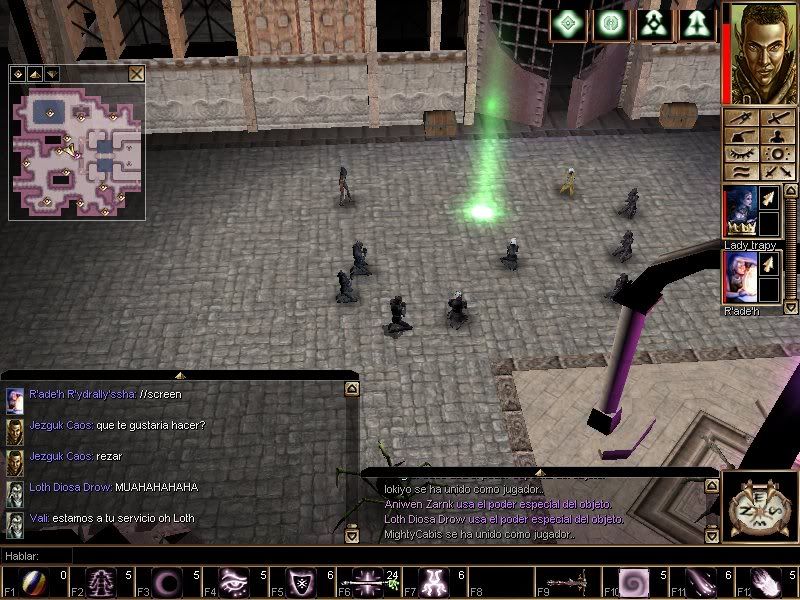
Task: Expand the chat window using top arrow
Action: pos(180,375)
